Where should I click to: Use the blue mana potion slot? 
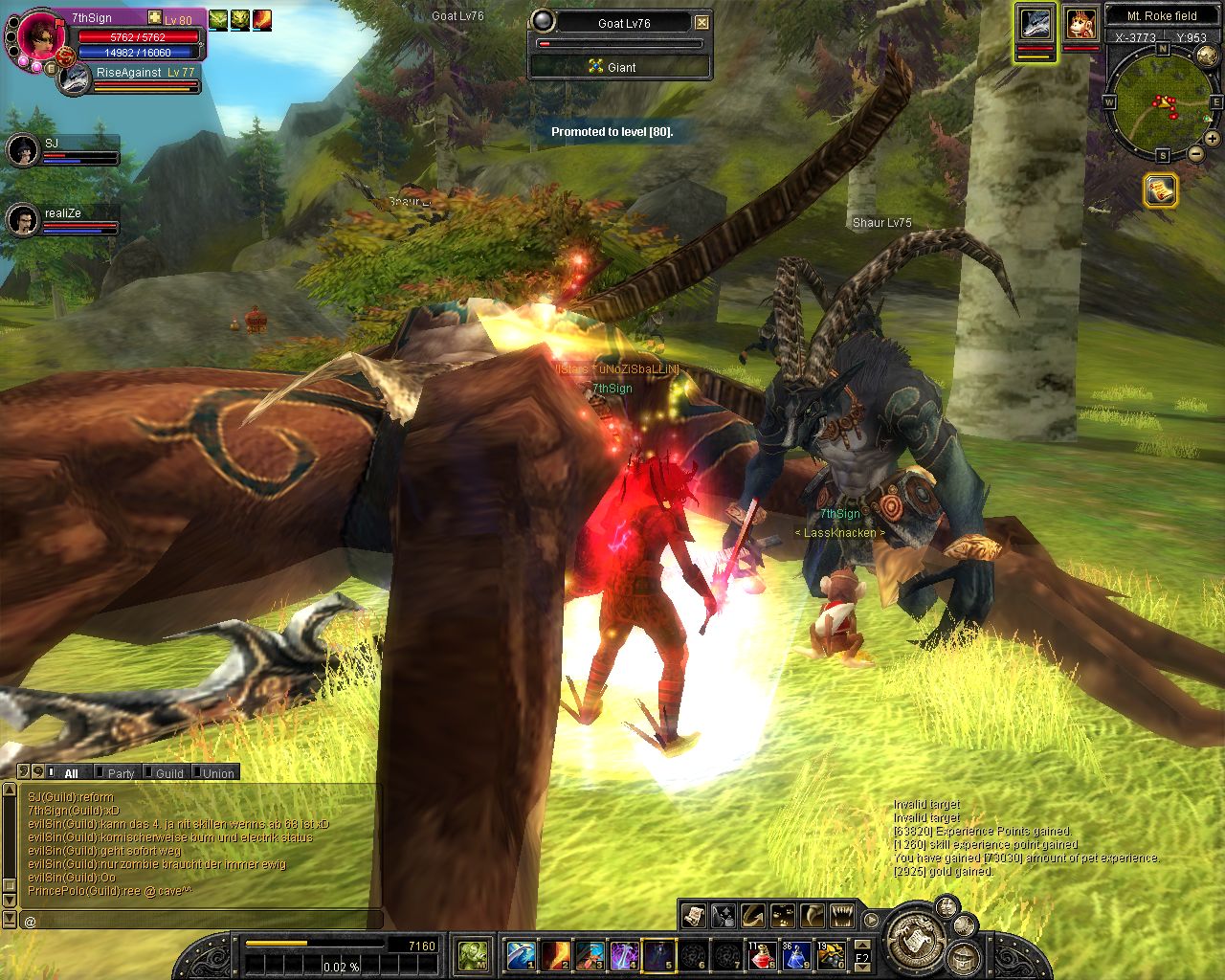point(796,955)
